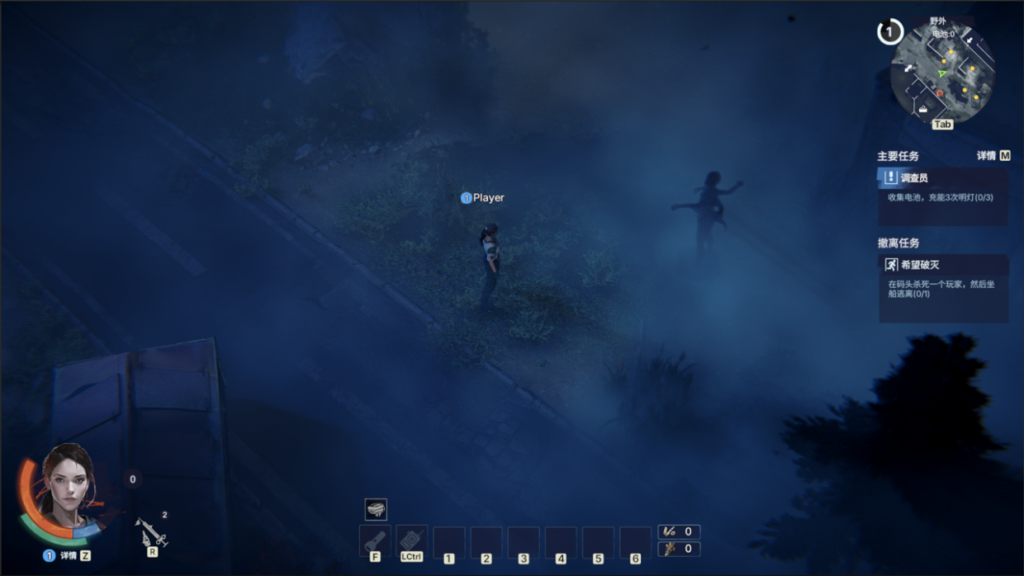Open main task details (详情)
1024x576 pixels.
993,156
